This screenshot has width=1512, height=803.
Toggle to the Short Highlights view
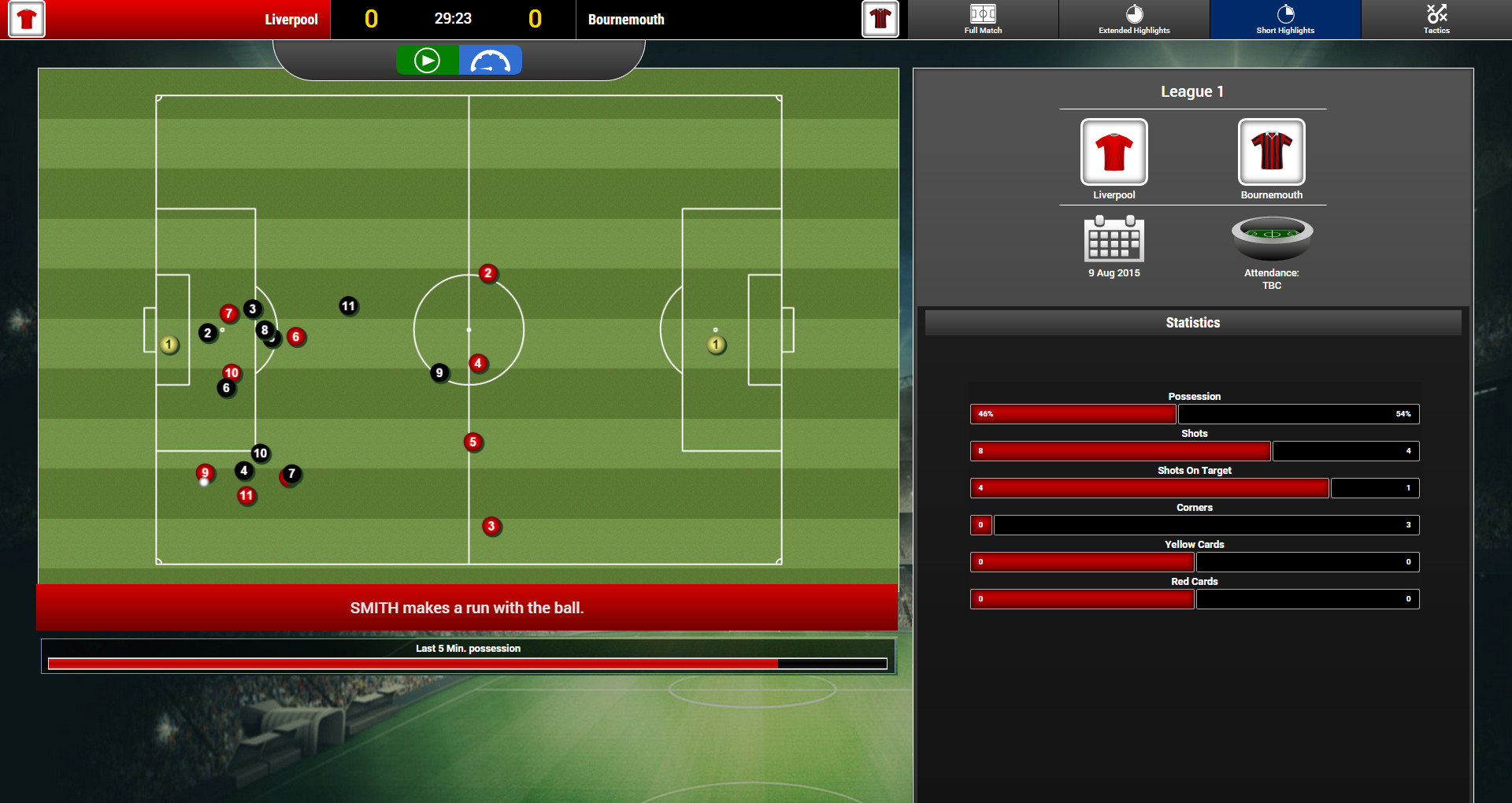pos(1284,19)
